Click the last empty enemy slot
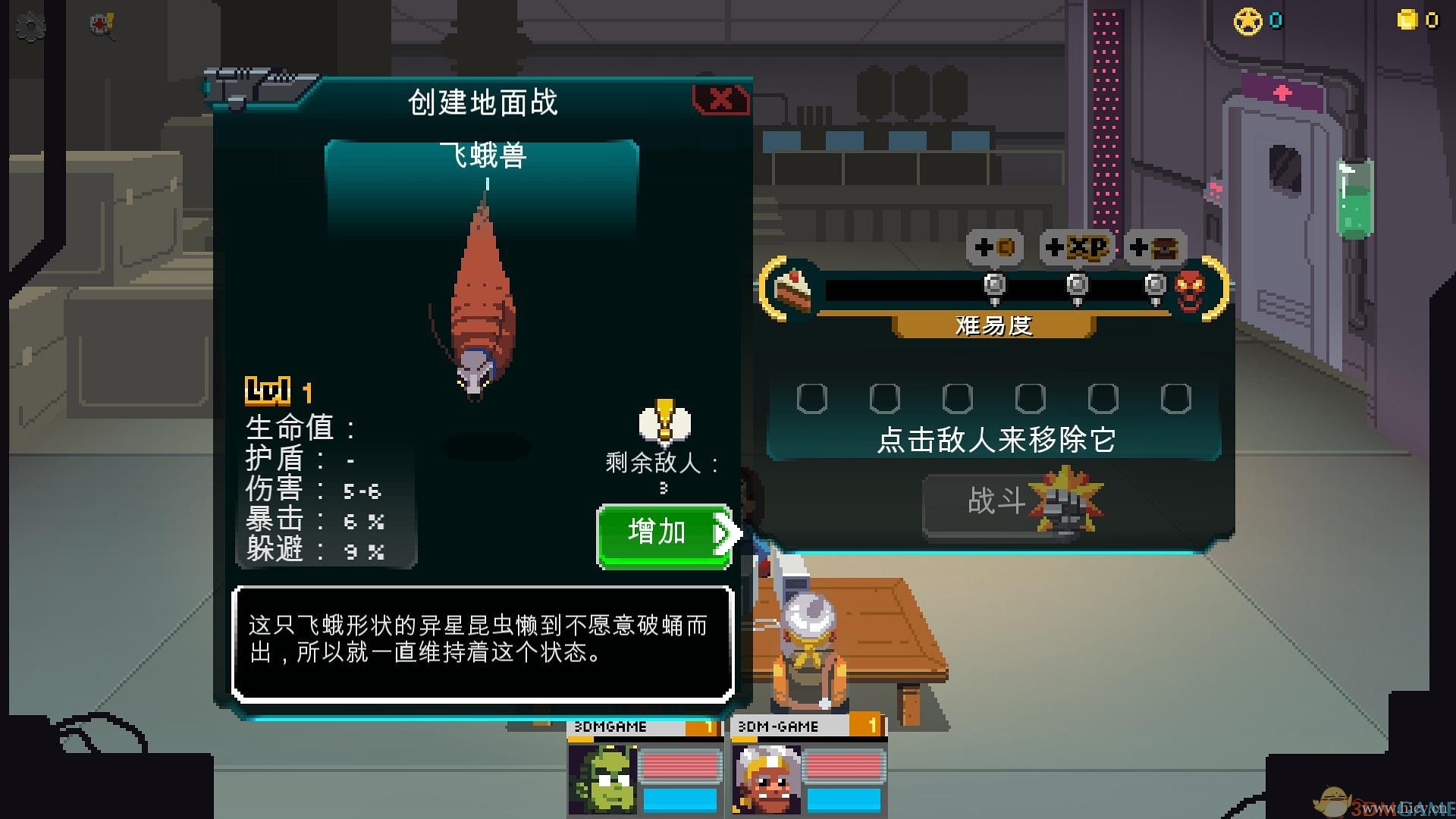The height and width of the screenshot is (819, 1456). [1175, 397]
